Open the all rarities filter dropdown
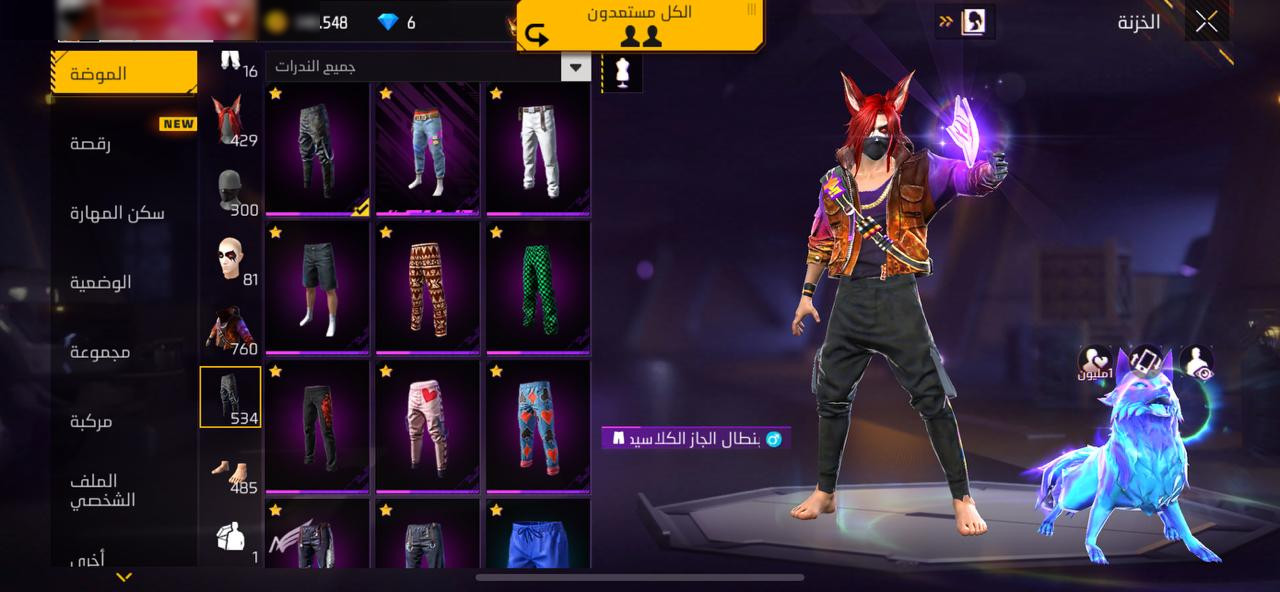 (576, 67)
